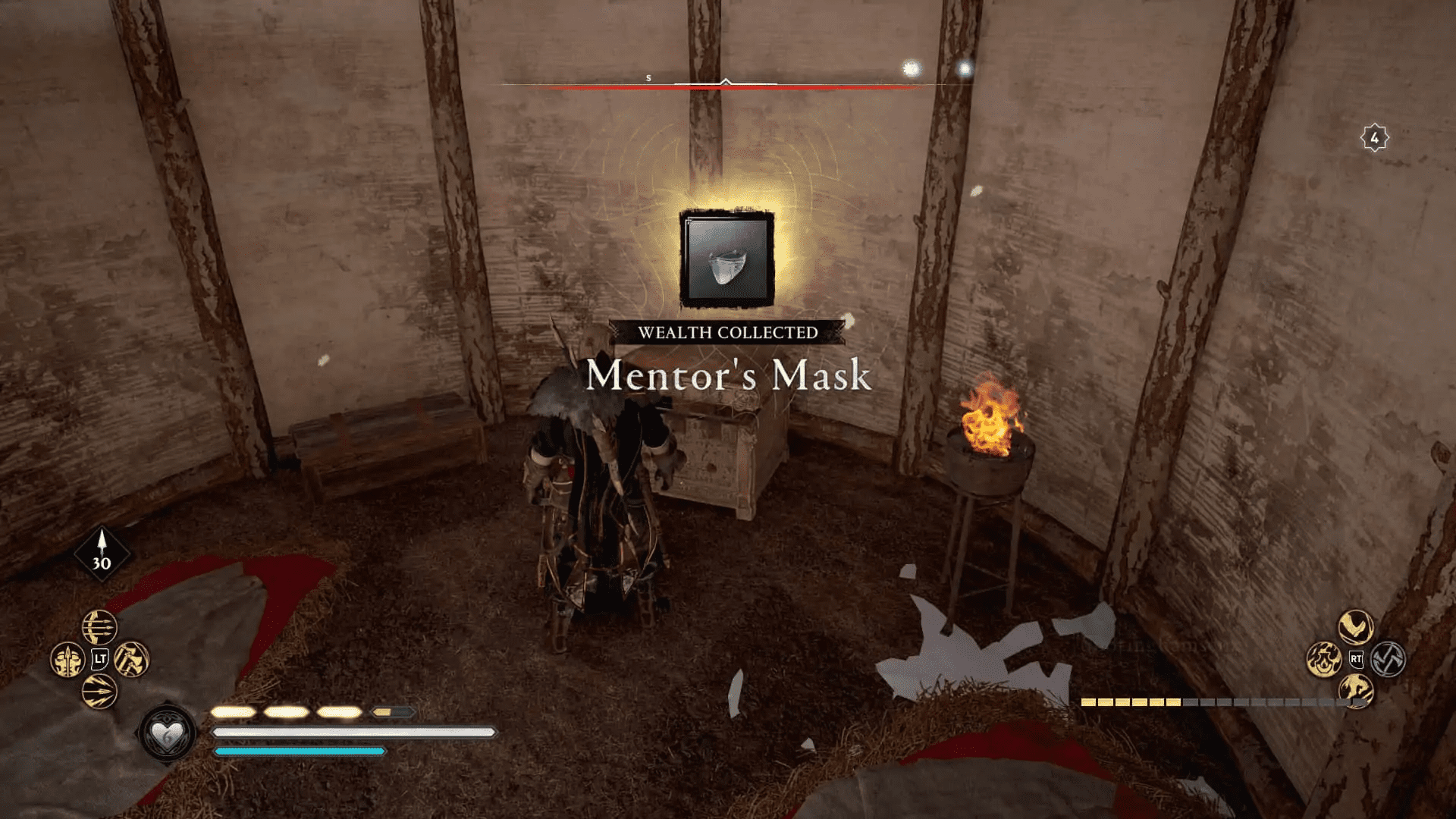Image resolution: width=1456 pixels, height=819 pixels.
Task: Select the dual-axe throw ability icon
Action: (131, 659)
